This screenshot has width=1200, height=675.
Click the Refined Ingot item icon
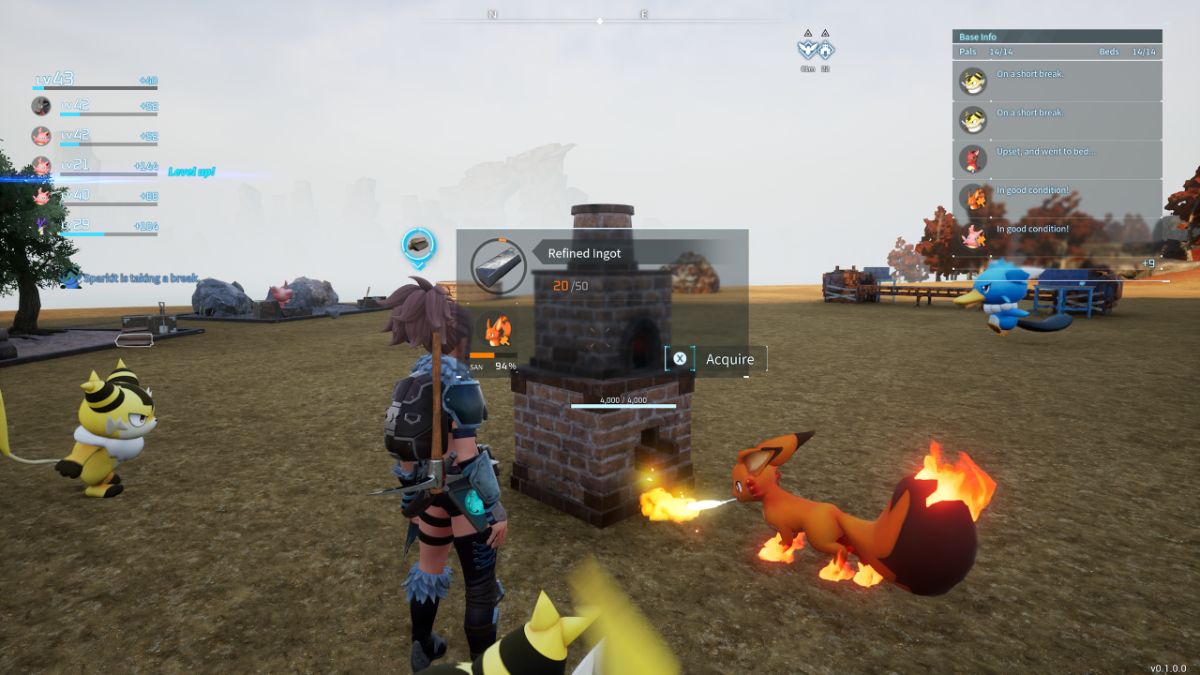click(x=498, y=265)
